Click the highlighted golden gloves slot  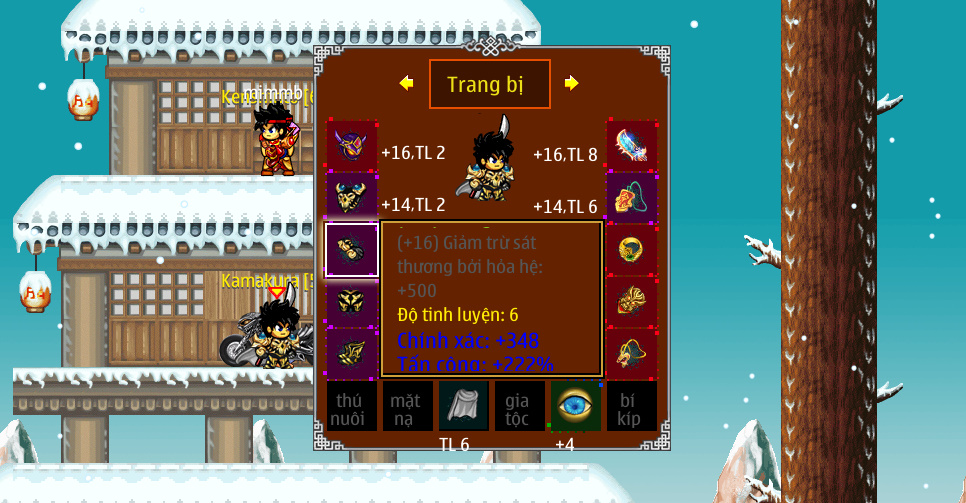351,249
